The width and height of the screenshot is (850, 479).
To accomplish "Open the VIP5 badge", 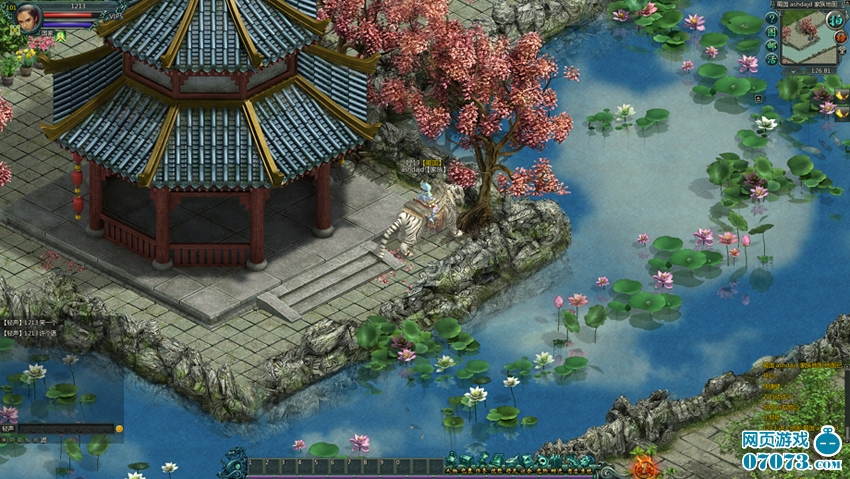I will 116,18.
